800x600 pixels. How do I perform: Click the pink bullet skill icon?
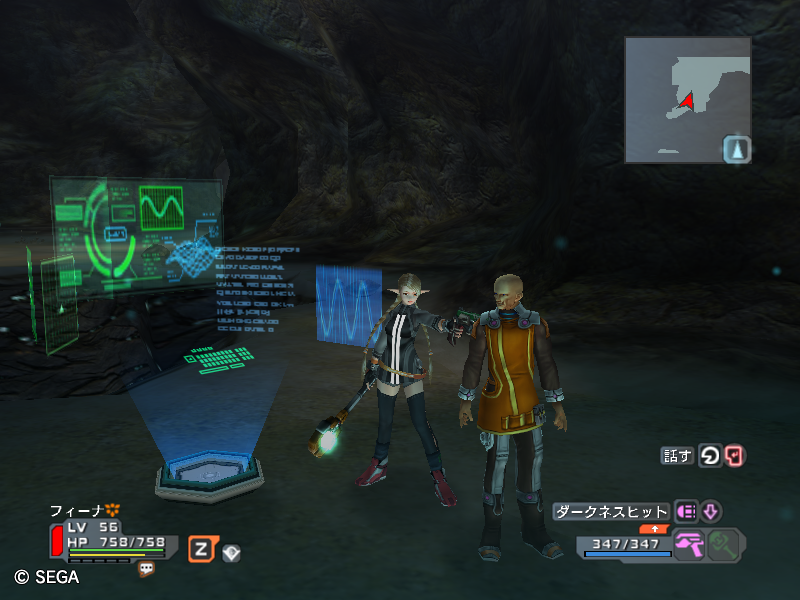pos(687,512)
